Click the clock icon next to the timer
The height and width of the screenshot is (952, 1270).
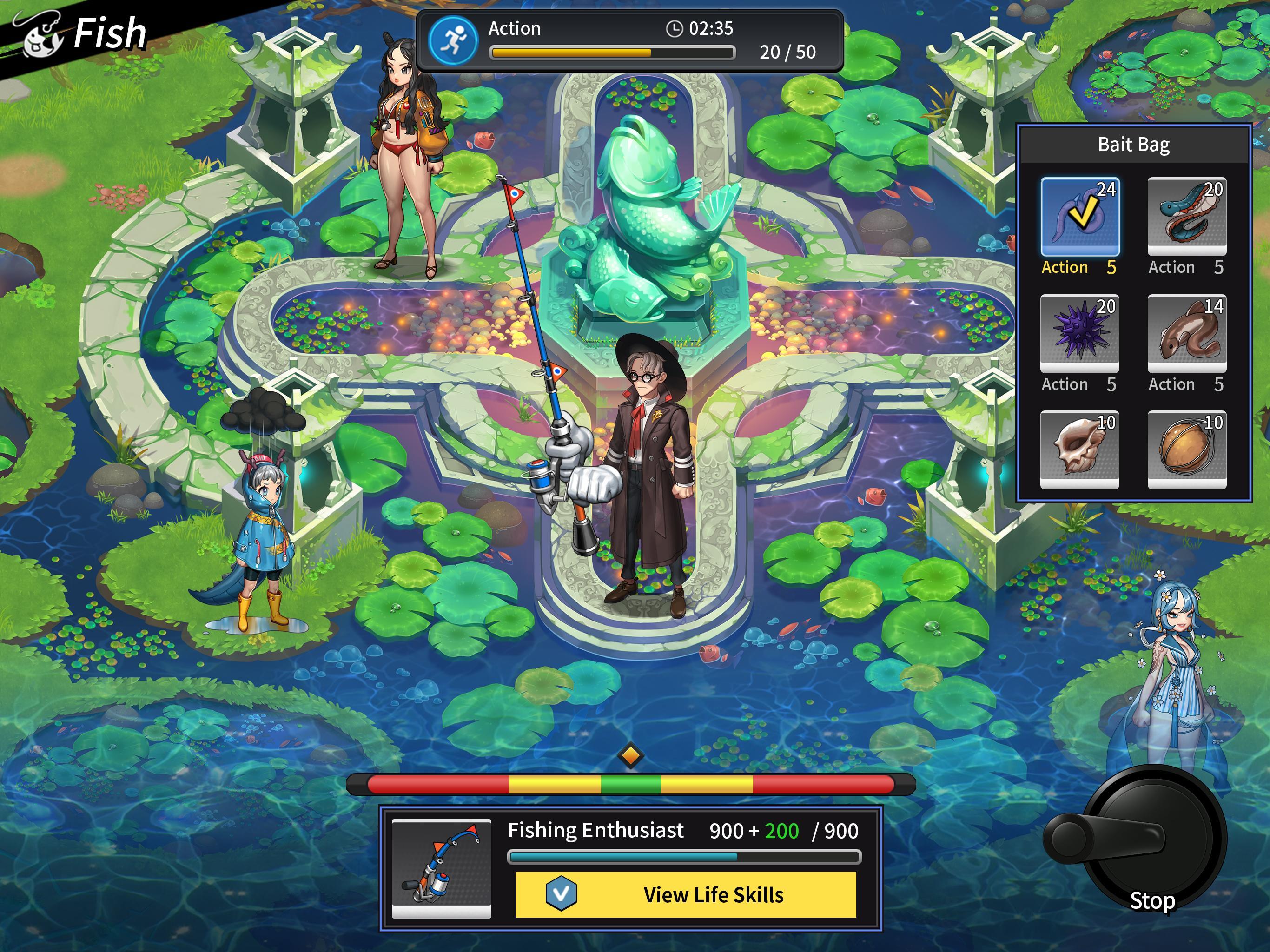[x=675, y=28]
